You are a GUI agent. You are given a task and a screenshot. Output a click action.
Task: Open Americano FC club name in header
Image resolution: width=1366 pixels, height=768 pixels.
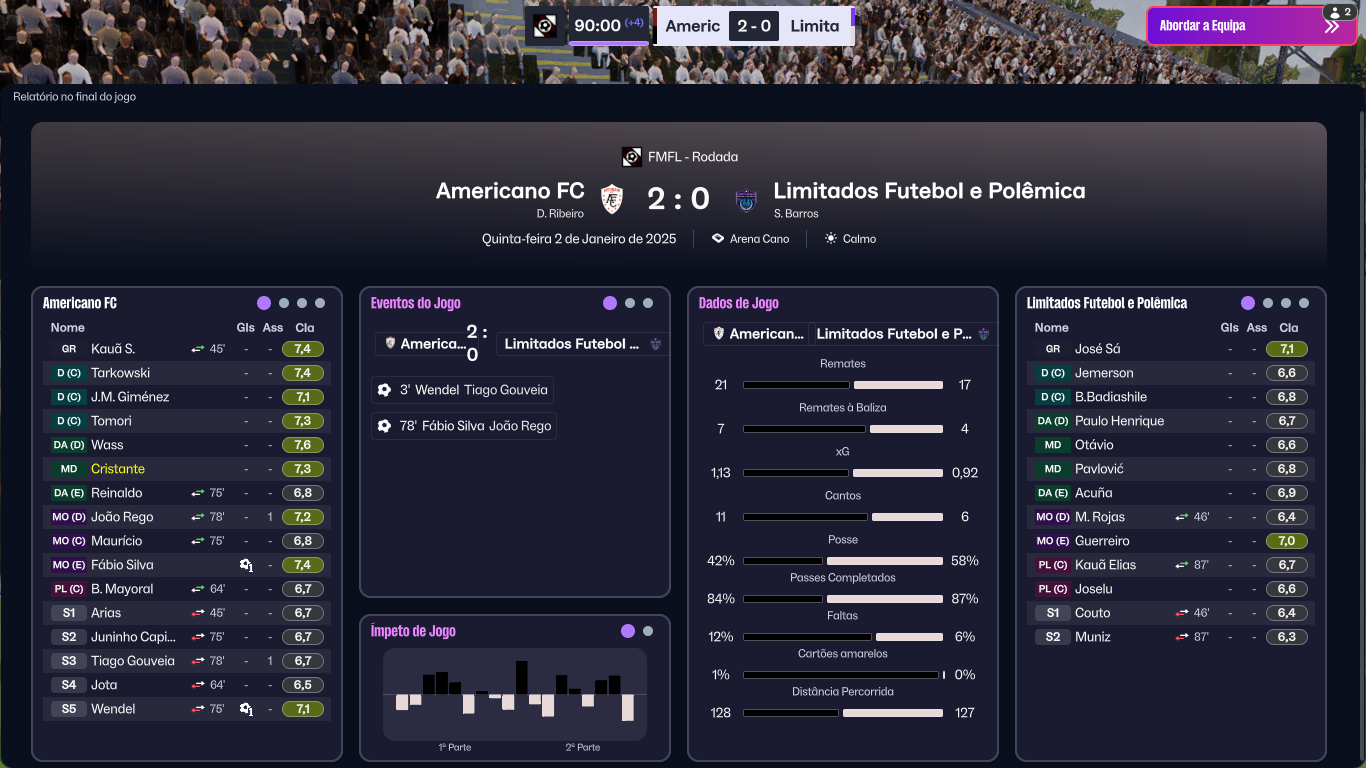click(x=510, y=191)
